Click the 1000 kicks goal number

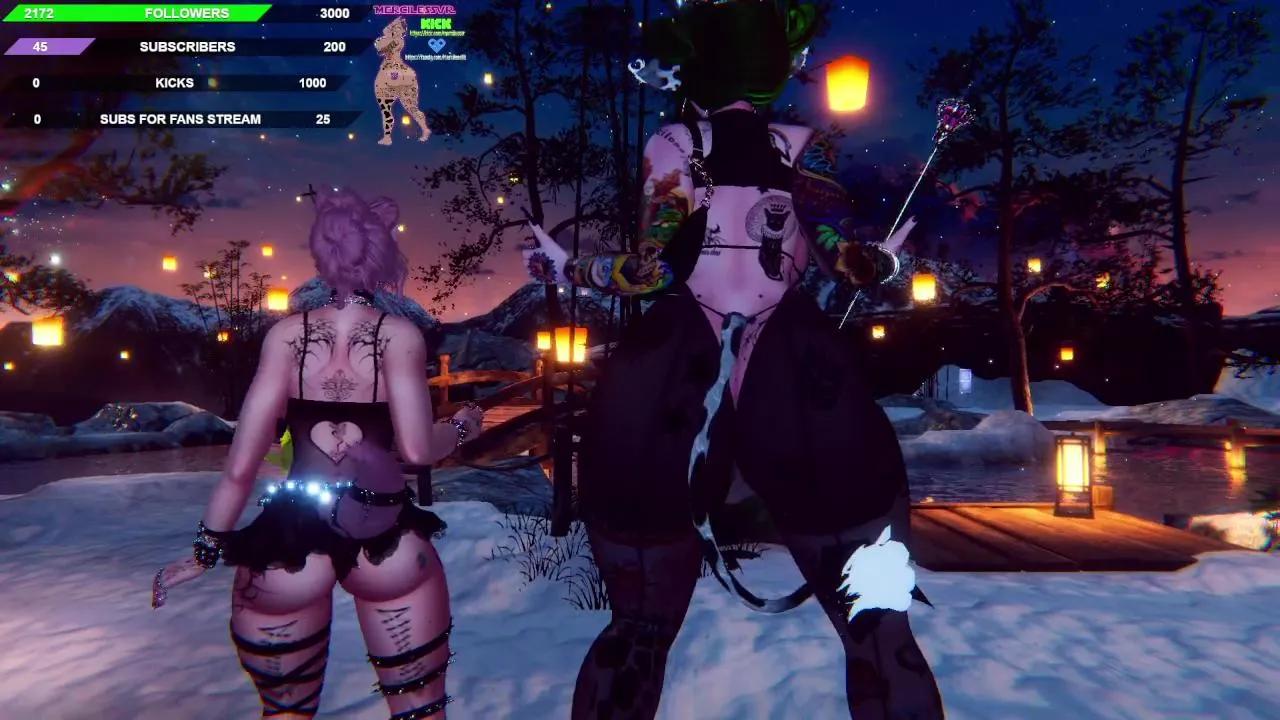click(x=312, y=83)
